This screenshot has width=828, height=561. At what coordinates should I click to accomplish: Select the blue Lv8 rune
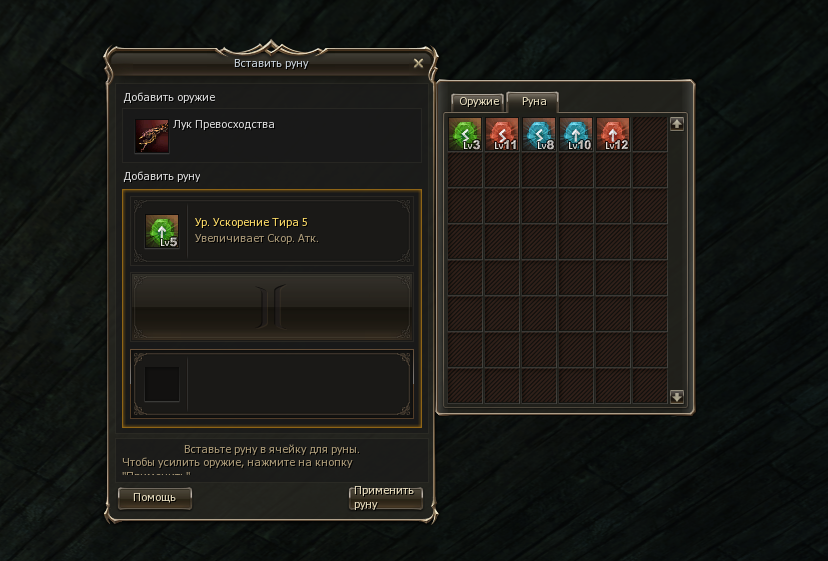(x=539, y=134)
